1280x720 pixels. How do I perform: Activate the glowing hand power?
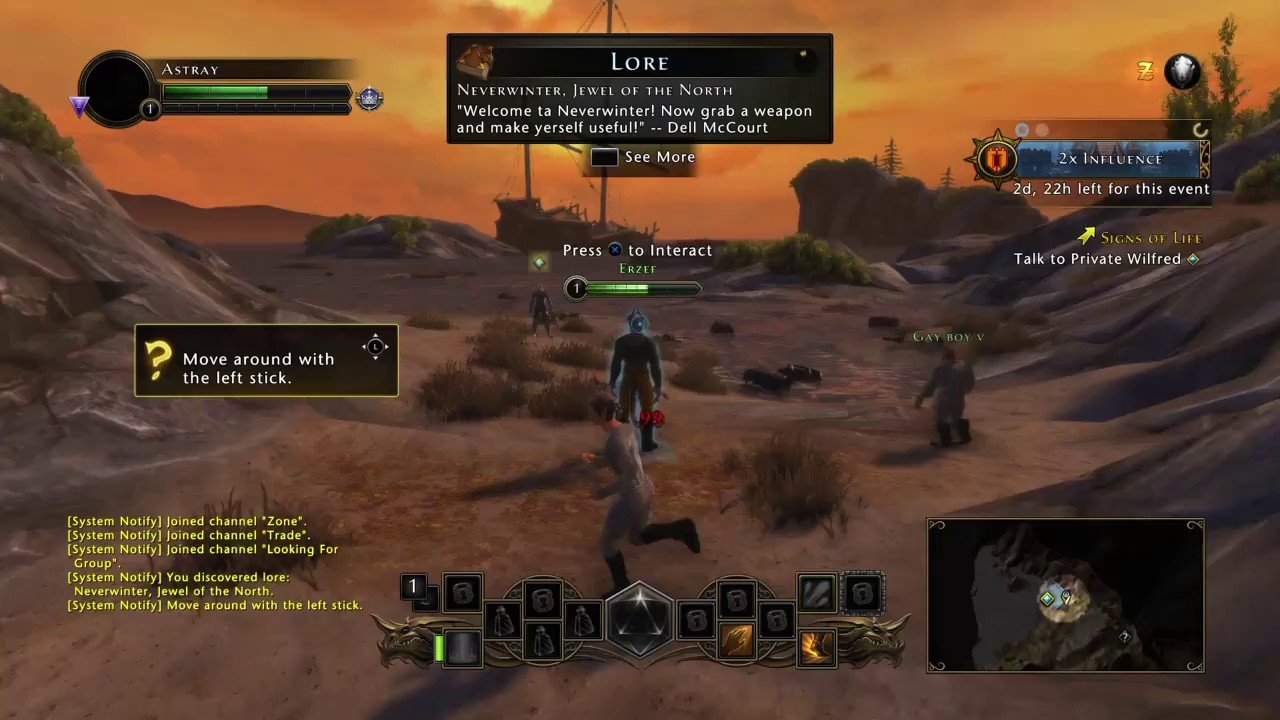coord(736,640)
